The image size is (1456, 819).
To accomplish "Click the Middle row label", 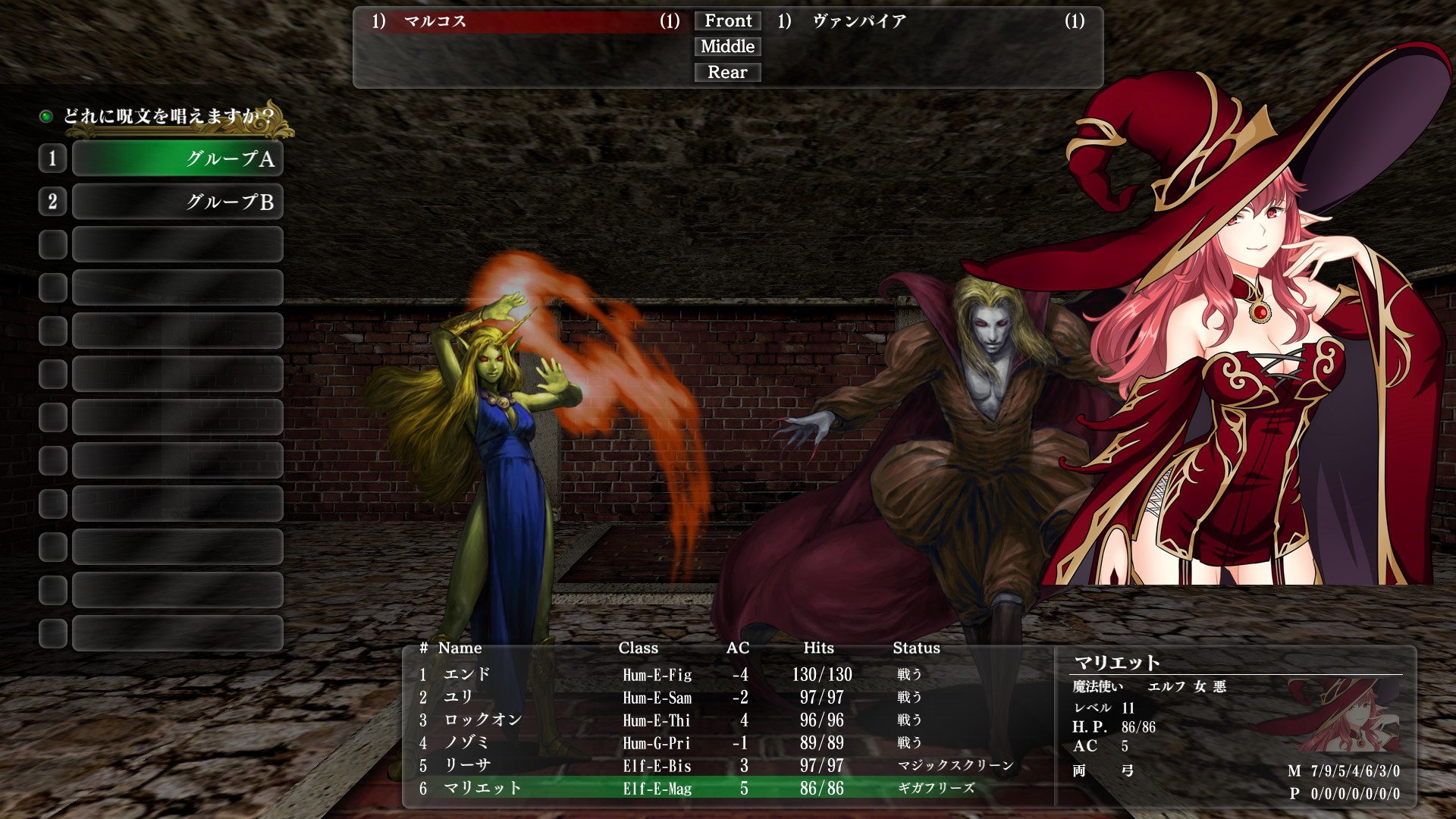I will point(727,47).
